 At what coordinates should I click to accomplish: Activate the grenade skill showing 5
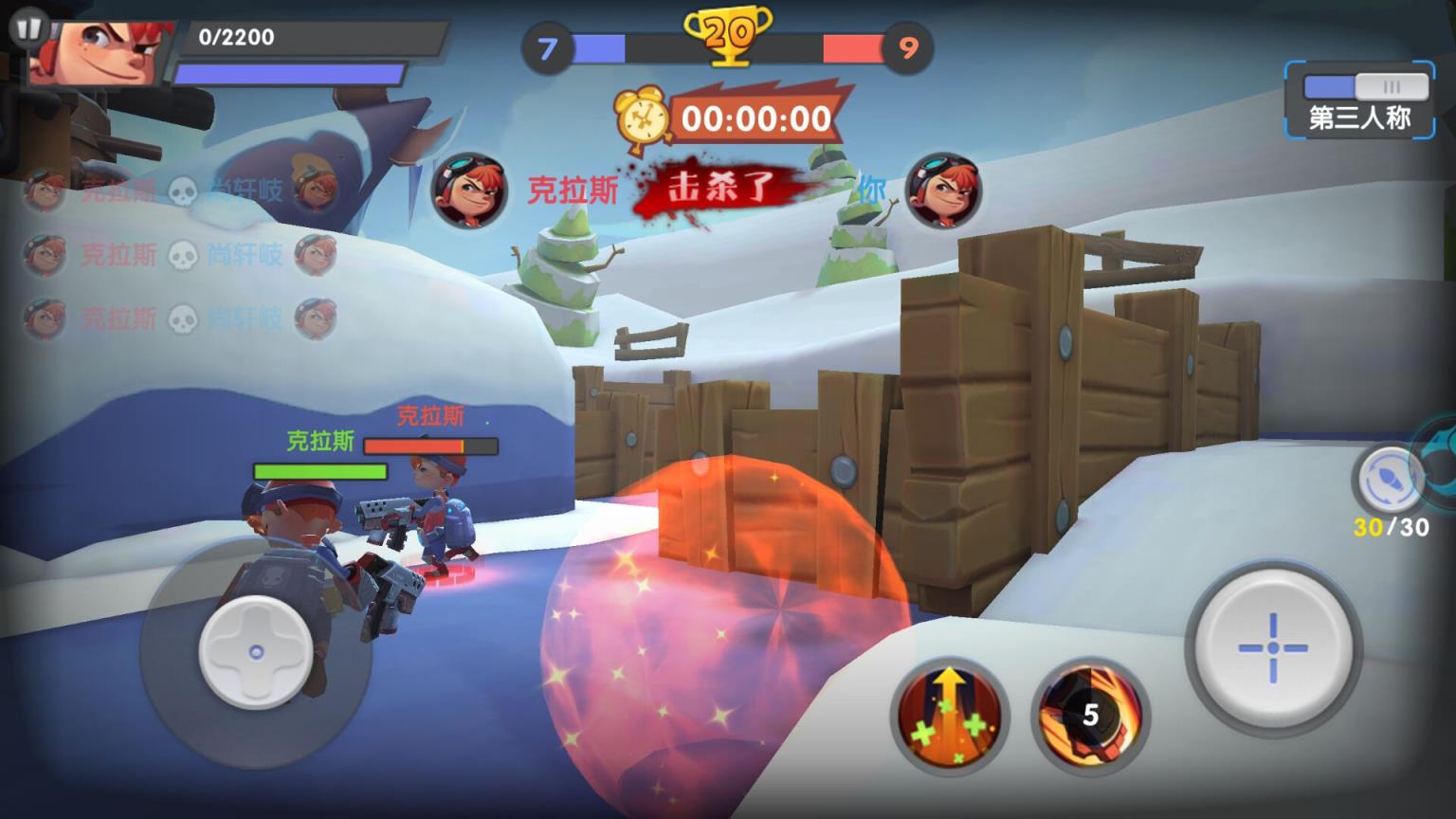1090,714
